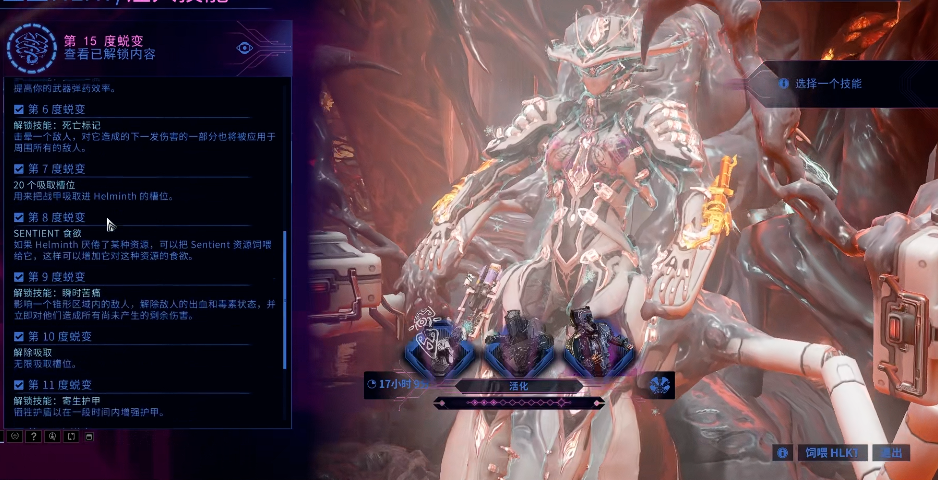Toggle the 第 7 度蜕变 checkbox
Image resolution: width=938 pixels, height=480 pixels.
19,168
